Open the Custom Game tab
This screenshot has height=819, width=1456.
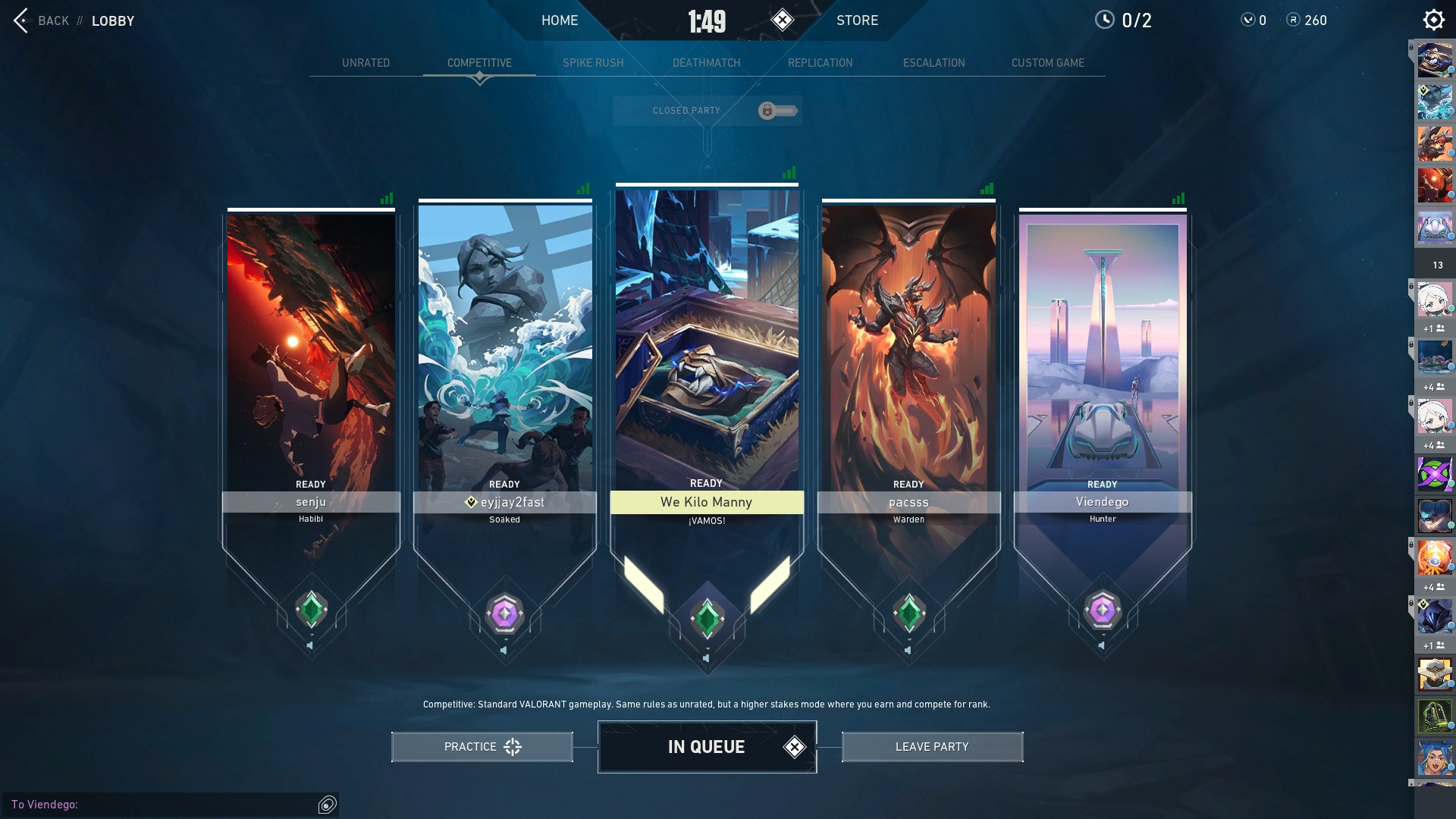(1047, 63)
